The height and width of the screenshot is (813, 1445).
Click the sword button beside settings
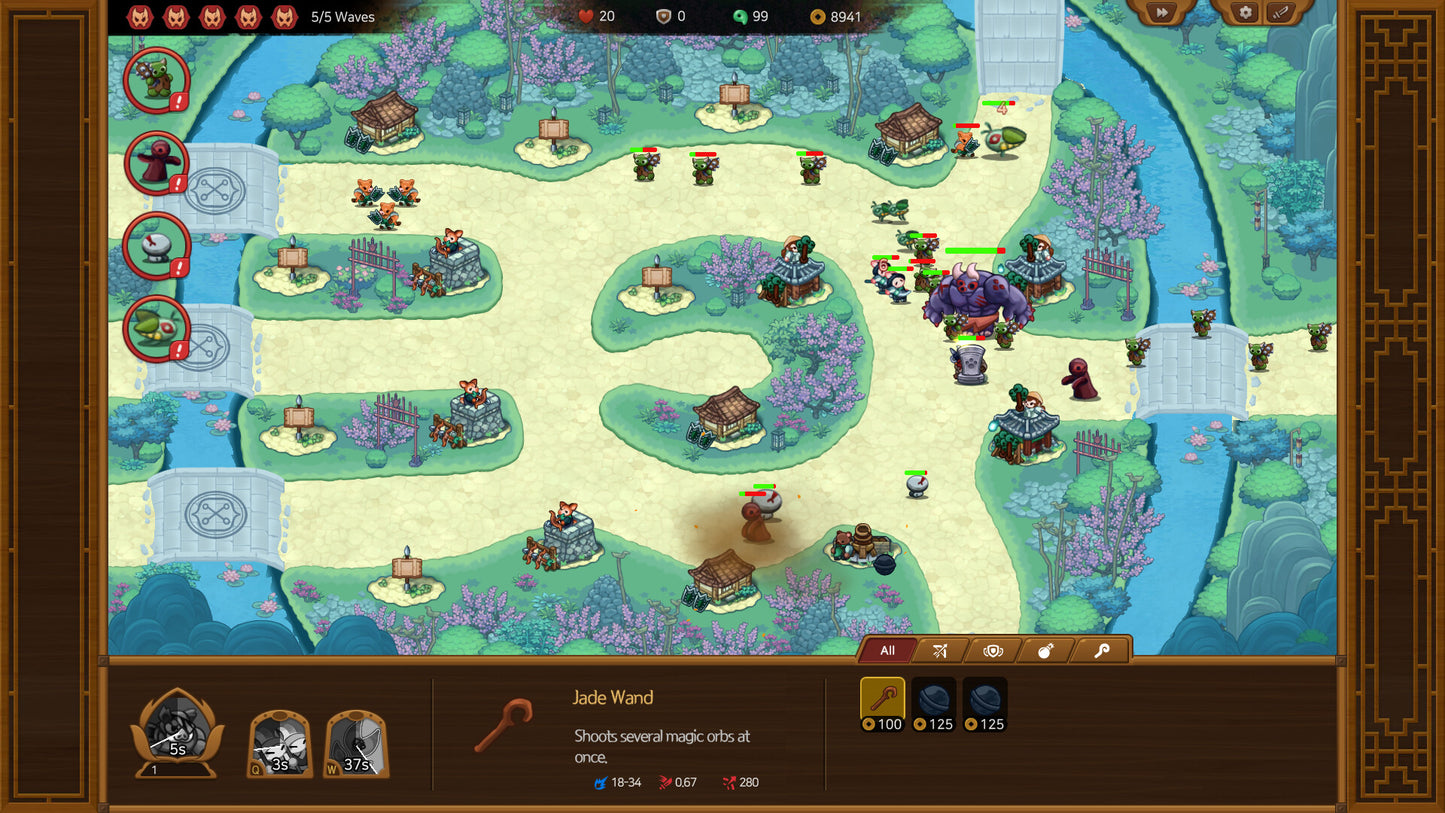(x=1281, y=13)
